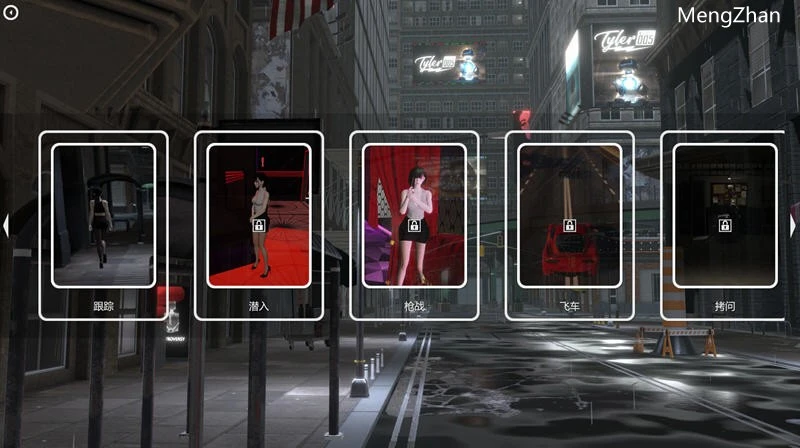Open the 枪战 level card
800x448 pixels.
pos(414,225)
